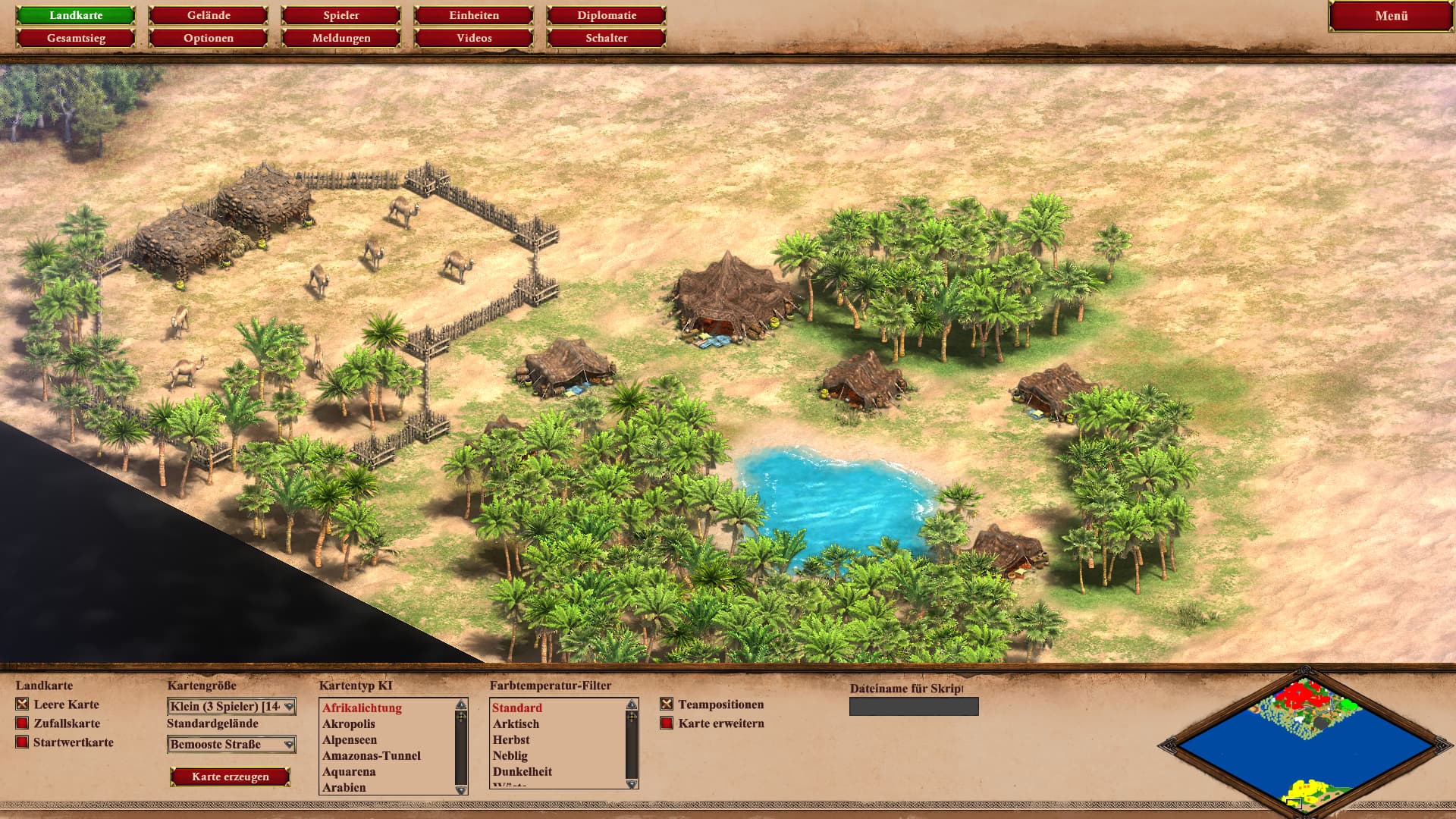Click the minimap in the corner
The image size is (1456, 819).
tap(1304, 743)
